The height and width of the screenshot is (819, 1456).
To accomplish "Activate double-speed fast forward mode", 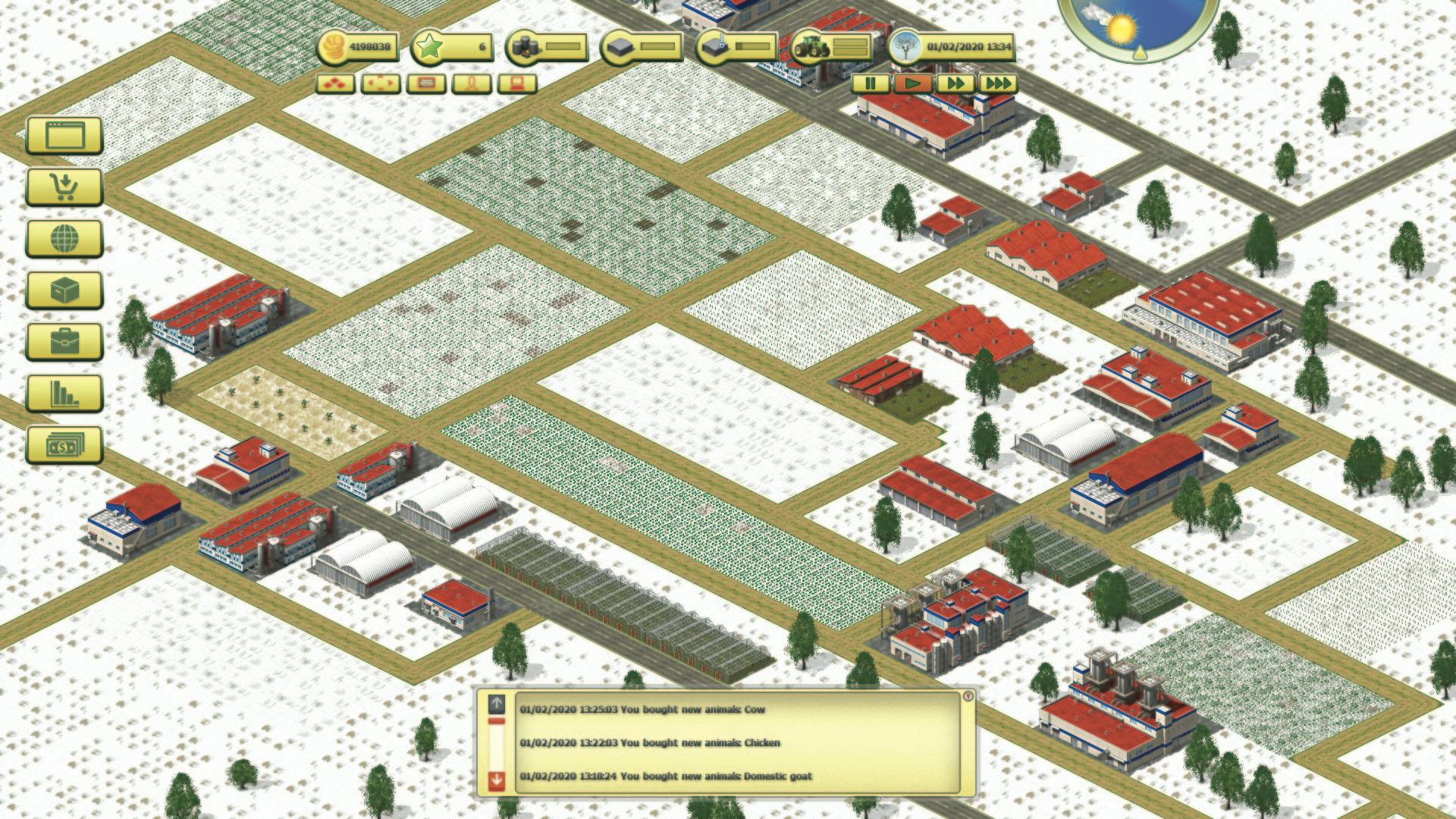I will click(955, 84).
